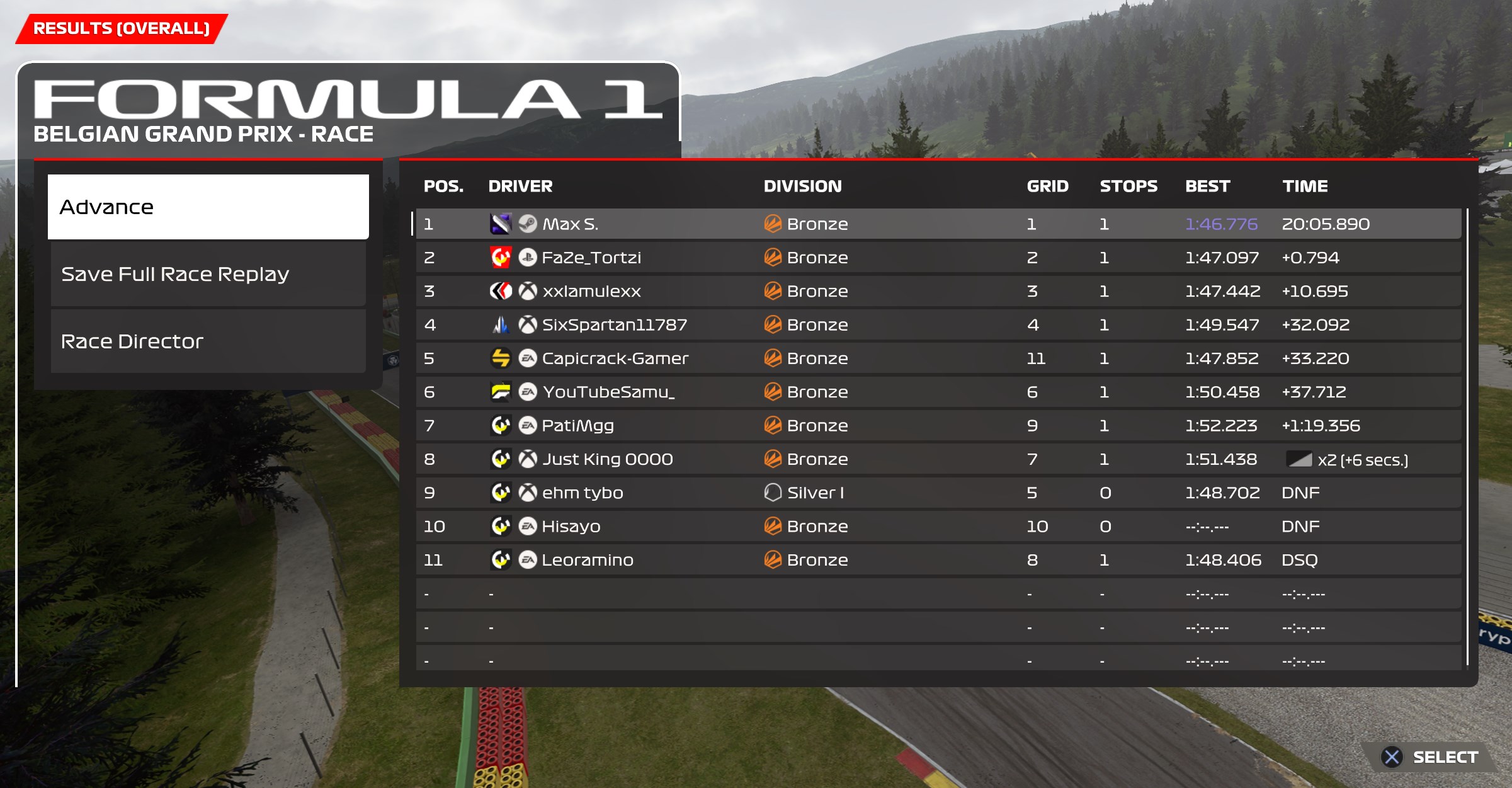Select SixSpartan11787's results entry

pos(614,325)
